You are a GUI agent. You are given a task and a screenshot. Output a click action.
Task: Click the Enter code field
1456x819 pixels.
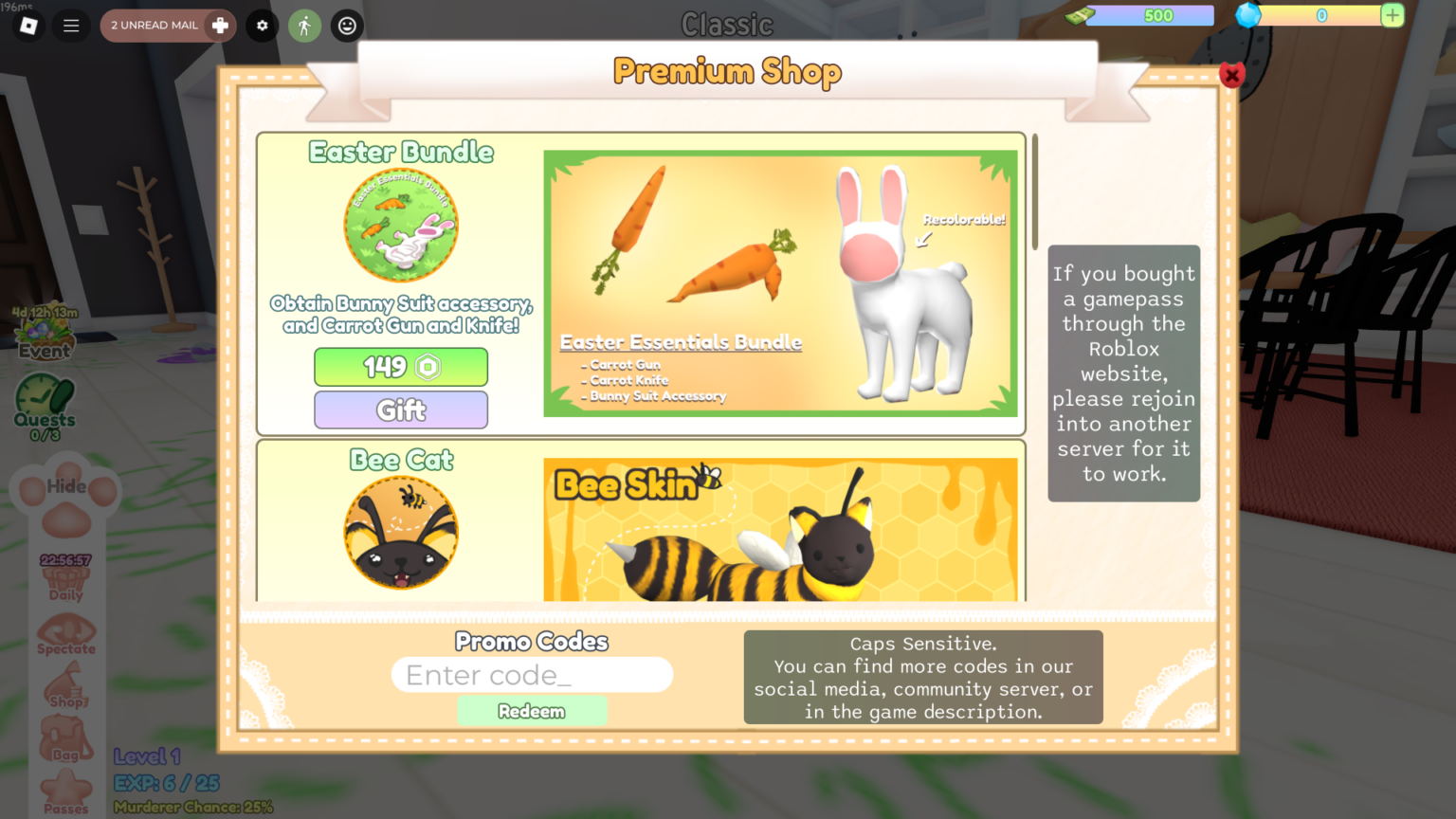(x=532, y=674)
